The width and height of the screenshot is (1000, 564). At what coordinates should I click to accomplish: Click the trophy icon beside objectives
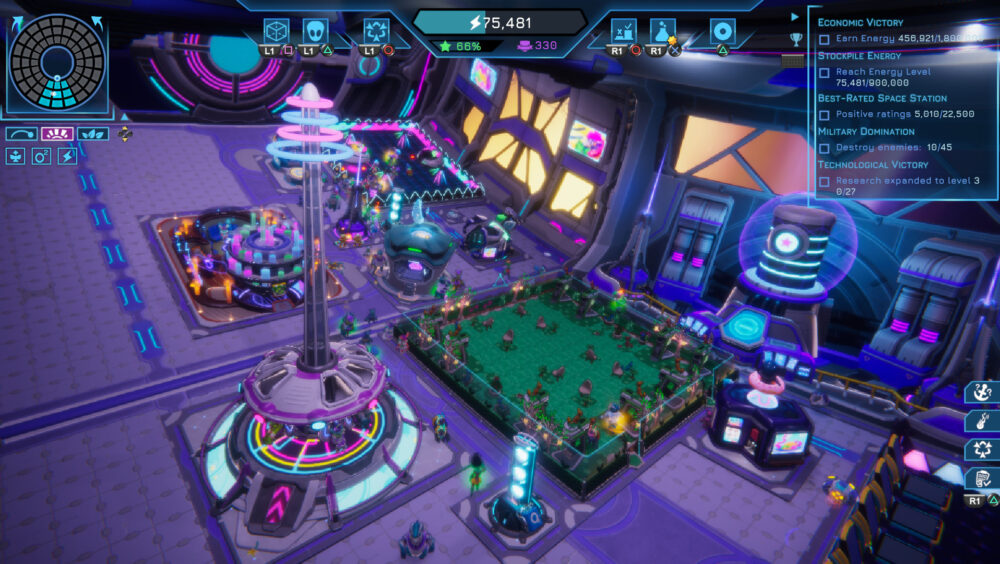(795, 40)
